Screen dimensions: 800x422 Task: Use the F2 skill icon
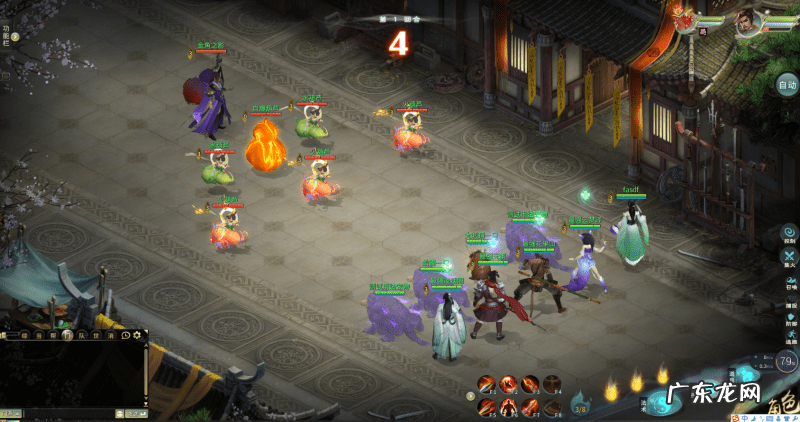(508, 384)
